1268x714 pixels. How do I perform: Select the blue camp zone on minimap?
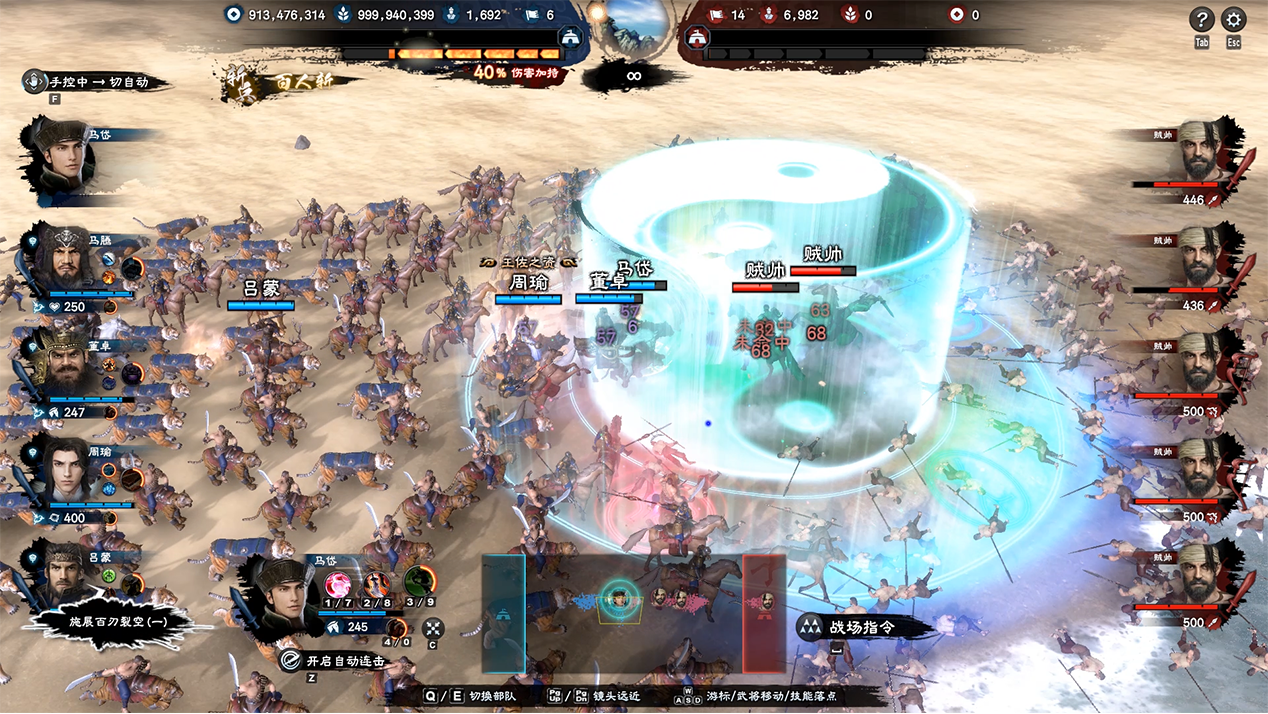503,613
